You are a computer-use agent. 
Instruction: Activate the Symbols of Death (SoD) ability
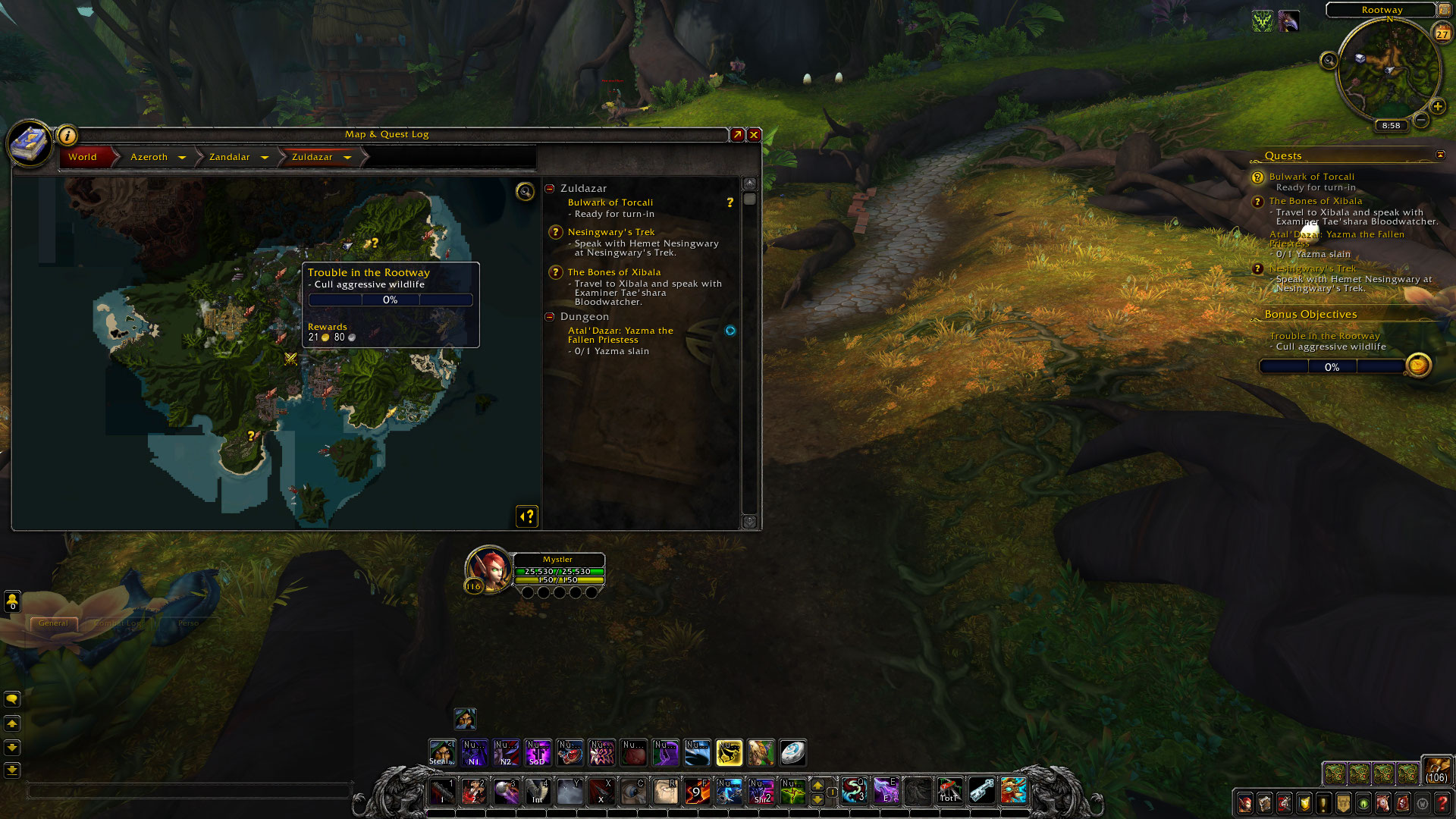537,753
